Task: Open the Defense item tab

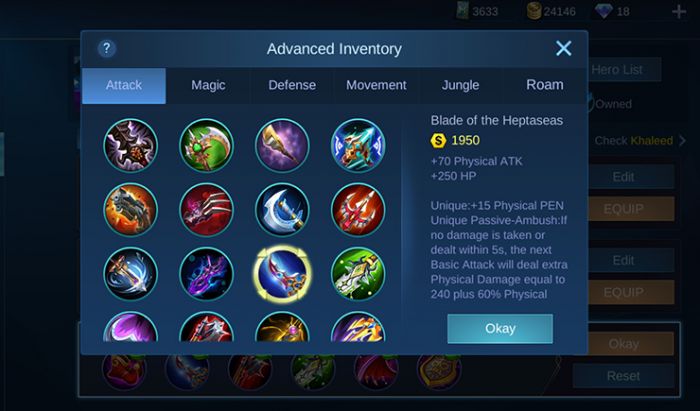Action: tap(292, 85)
